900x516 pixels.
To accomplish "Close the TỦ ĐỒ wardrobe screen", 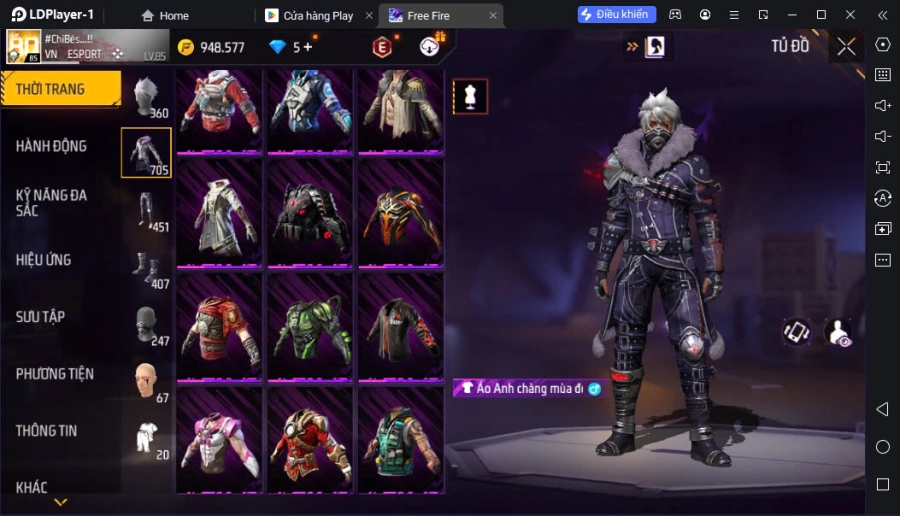I will [846, 46].
